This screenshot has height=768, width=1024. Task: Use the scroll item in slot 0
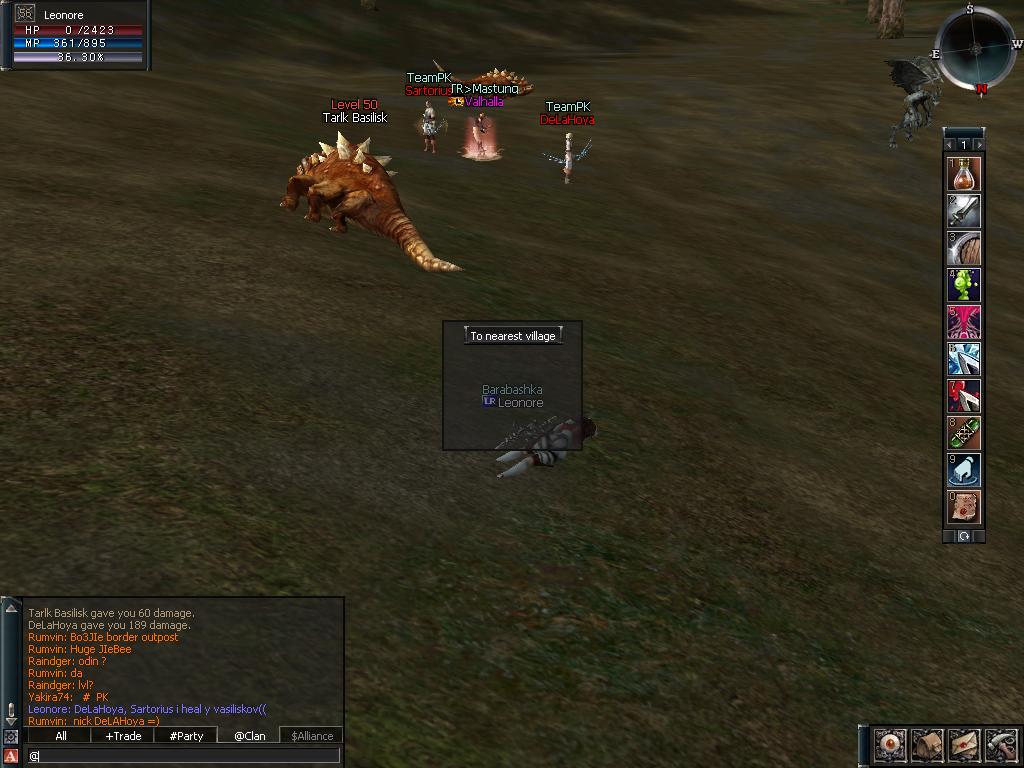pyautogui.click(x=964, y=508)
